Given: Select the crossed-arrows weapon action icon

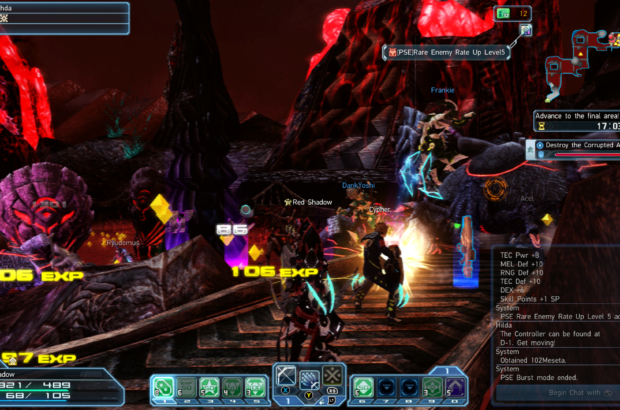Looking at the screenshot, I should [332, 378].
